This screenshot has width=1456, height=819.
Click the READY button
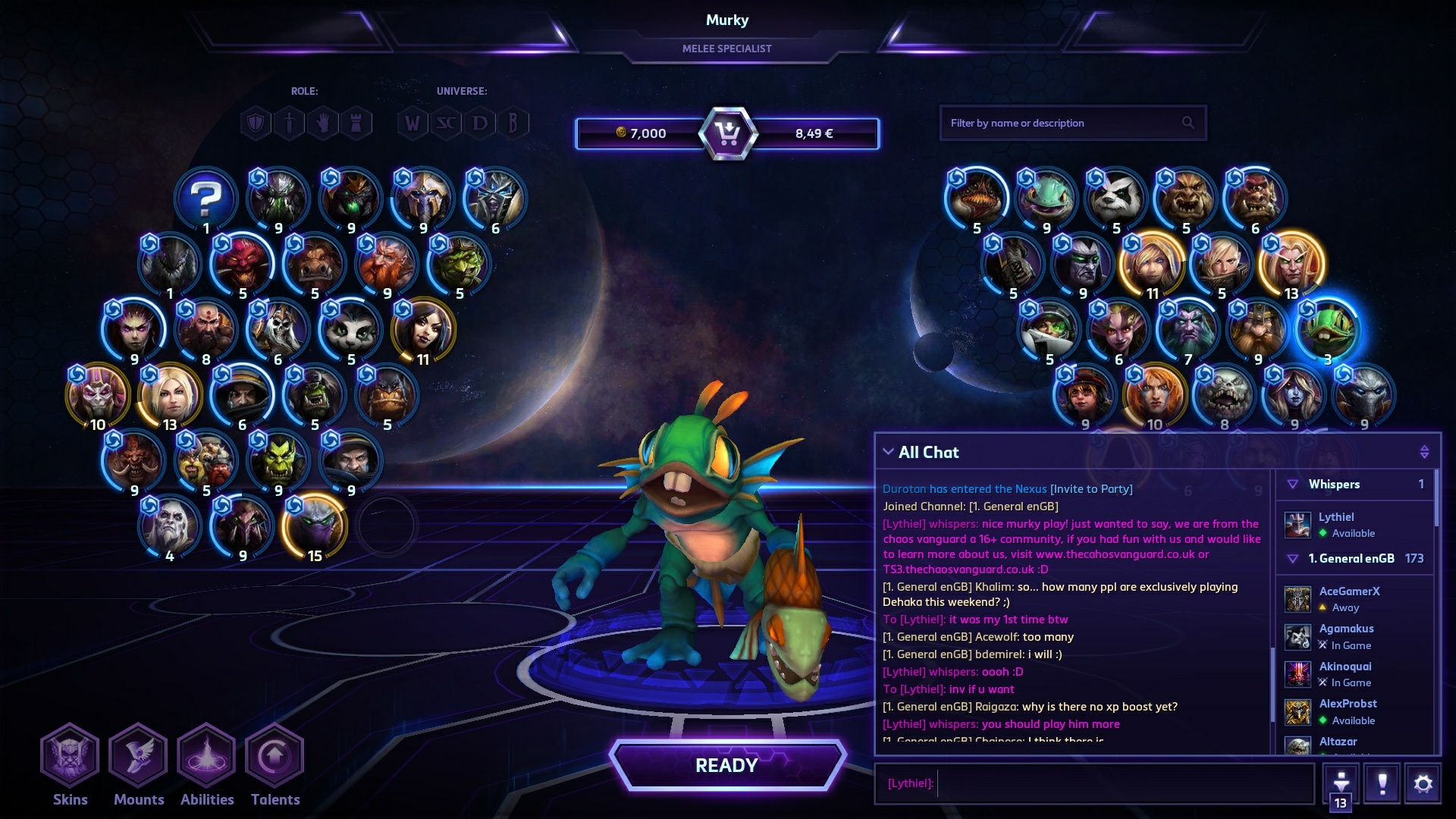[x=726, y=765]
